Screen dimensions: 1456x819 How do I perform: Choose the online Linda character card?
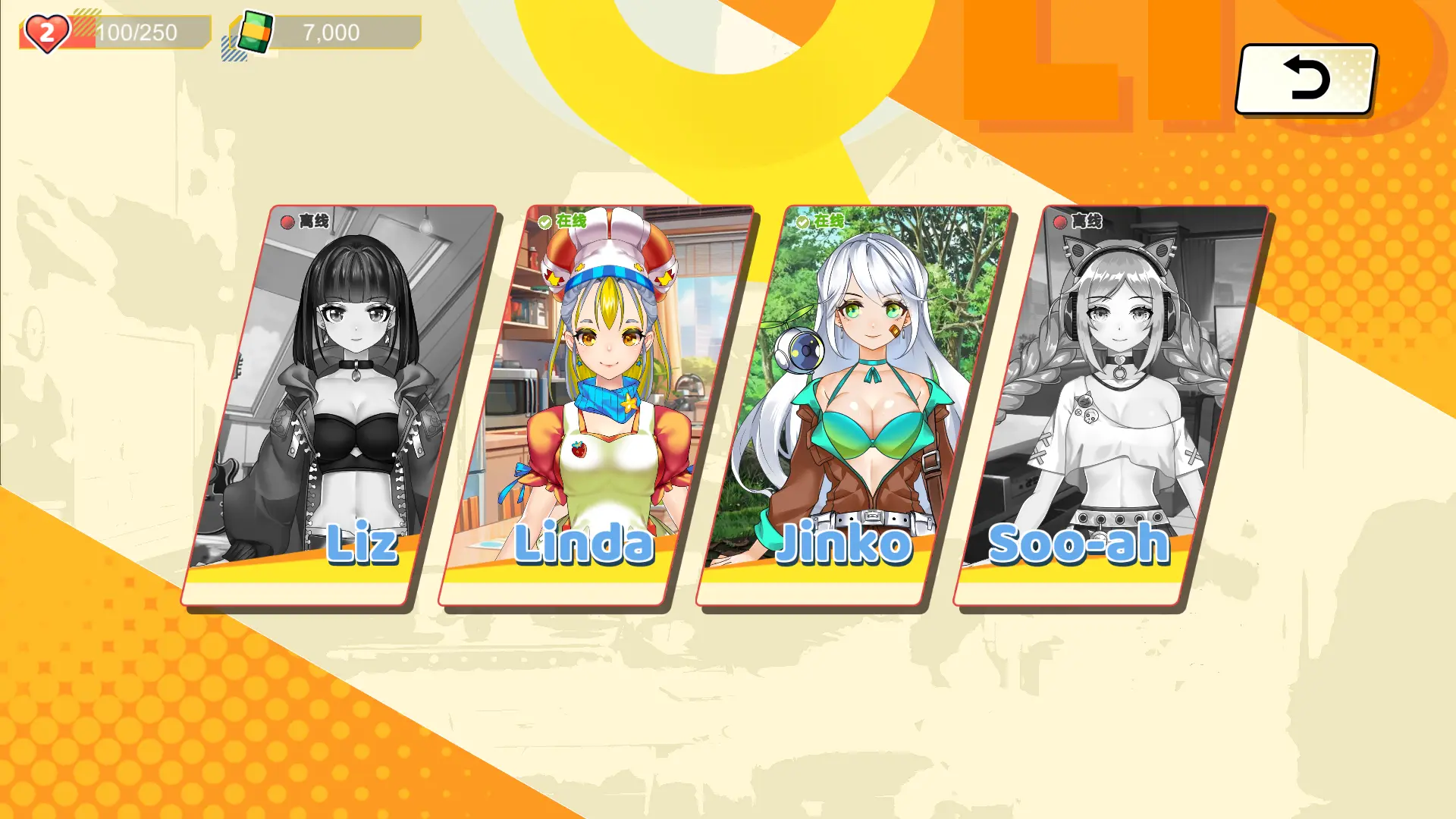(597, 406)
